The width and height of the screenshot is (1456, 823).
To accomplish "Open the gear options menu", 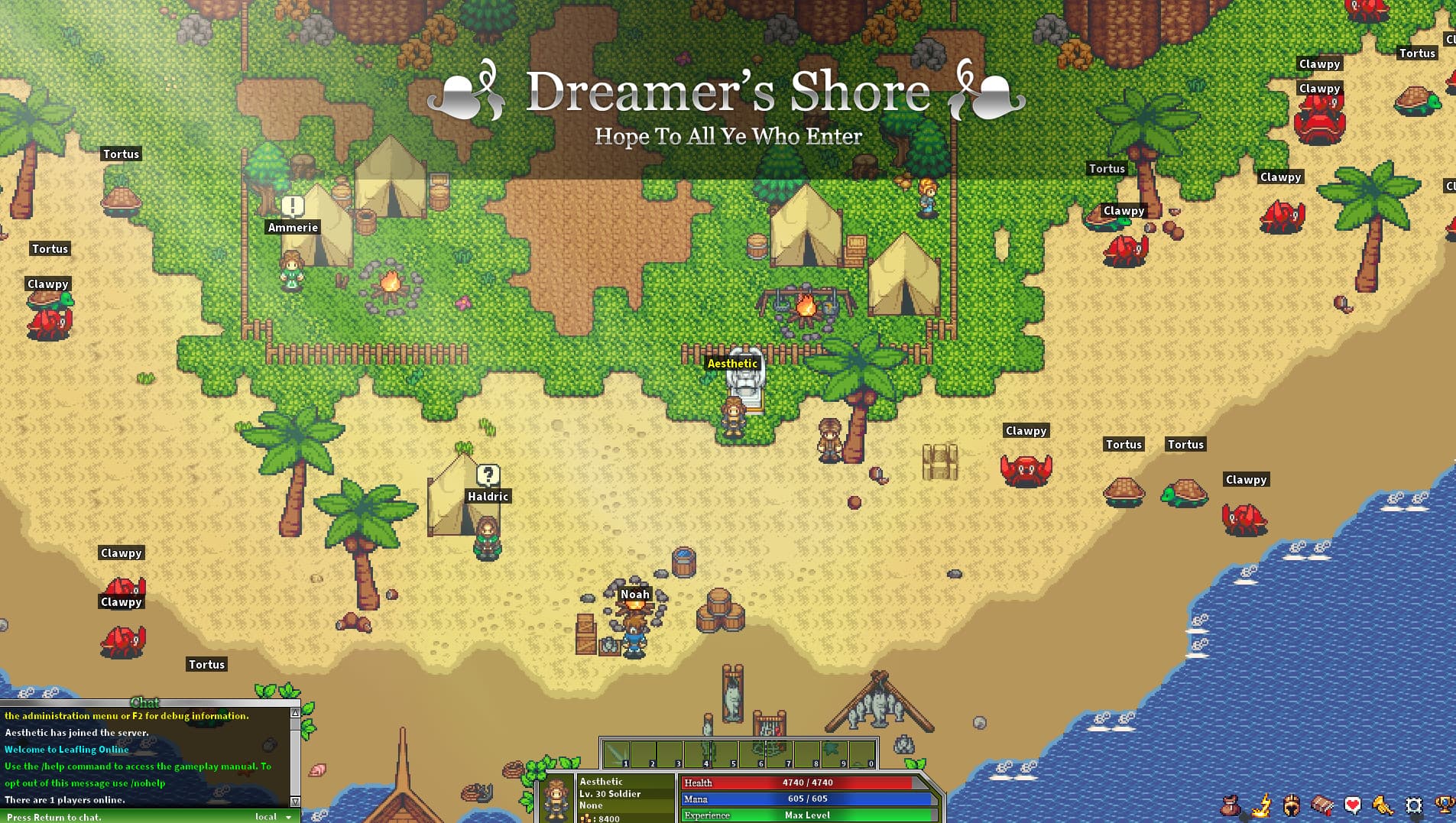I will [1414, 805].
